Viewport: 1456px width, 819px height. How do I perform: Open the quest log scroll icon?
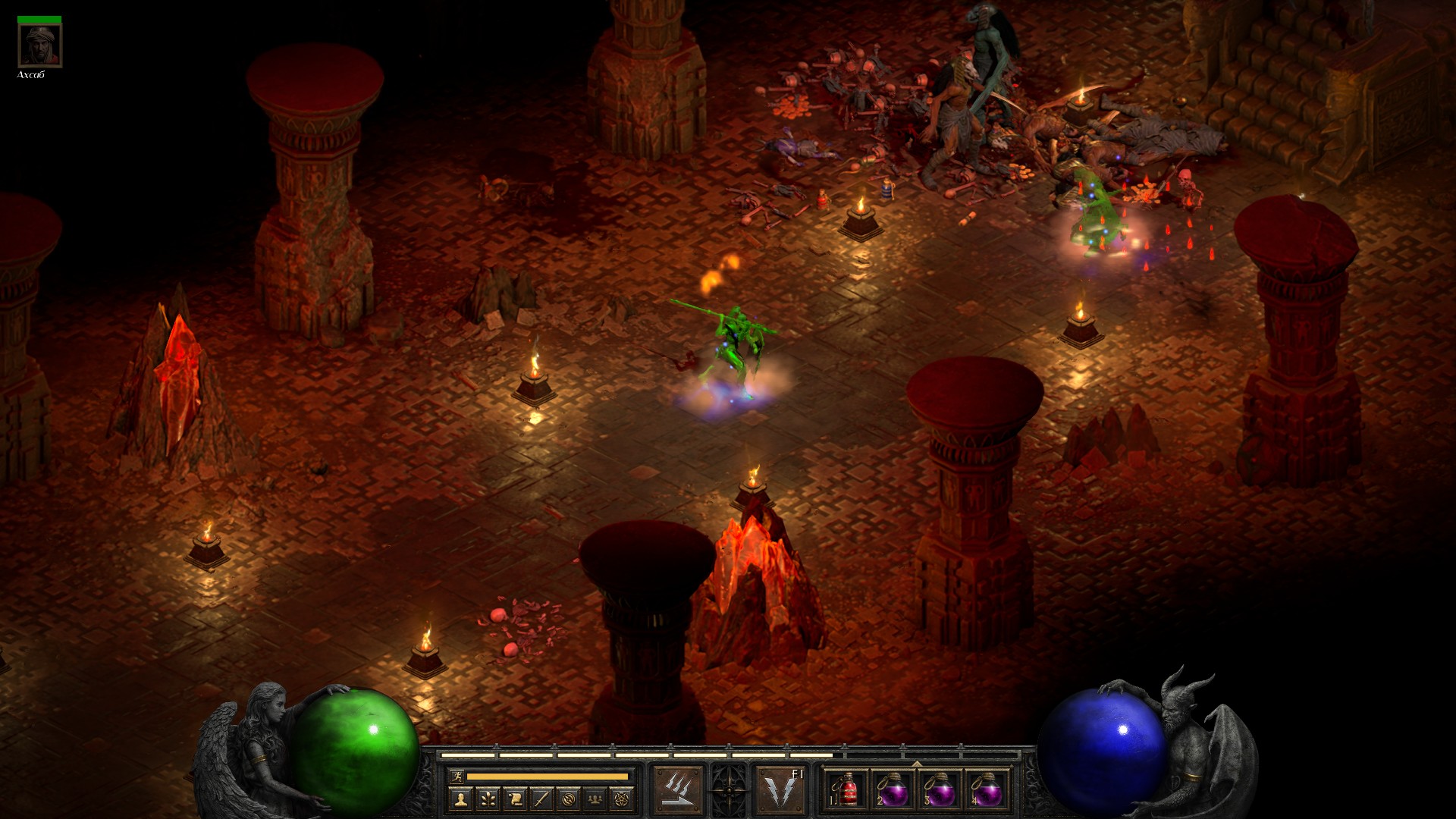tap(514, 799)
